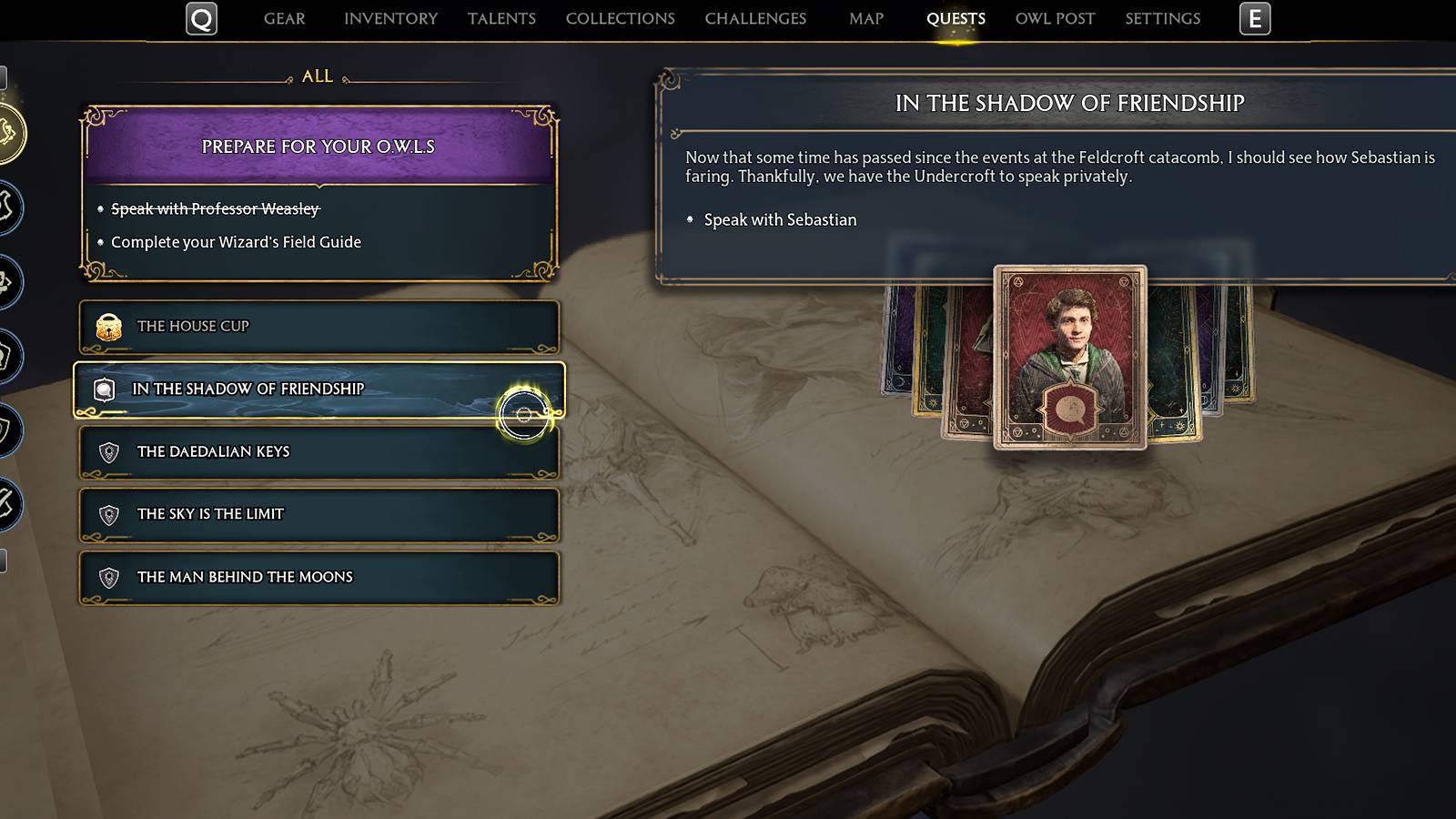
Task: Open the Prepare For Your O.W.L.S quest
Action: click(316, 147)
